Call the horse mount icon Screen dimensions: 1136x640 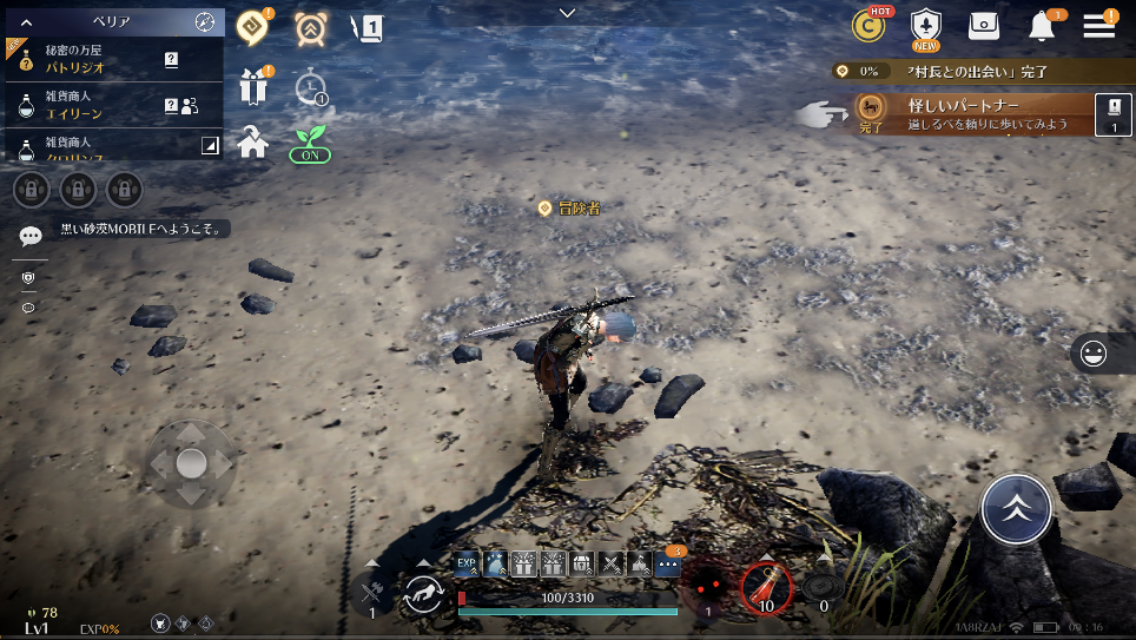click(423, 595)
